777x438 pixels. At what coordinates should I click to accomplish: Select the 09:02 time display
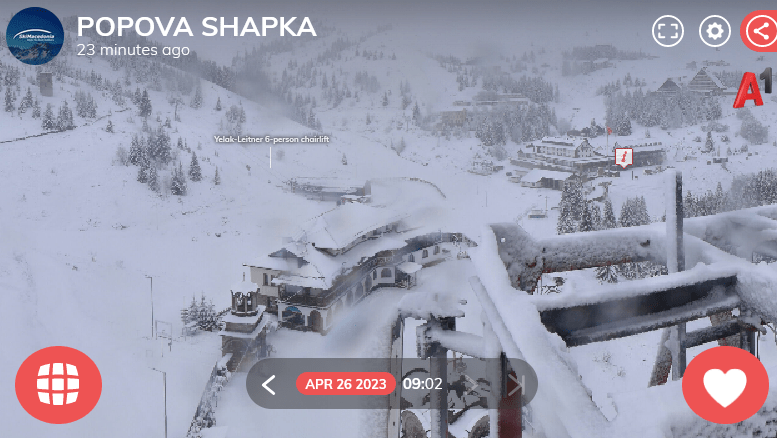(422, 384)
